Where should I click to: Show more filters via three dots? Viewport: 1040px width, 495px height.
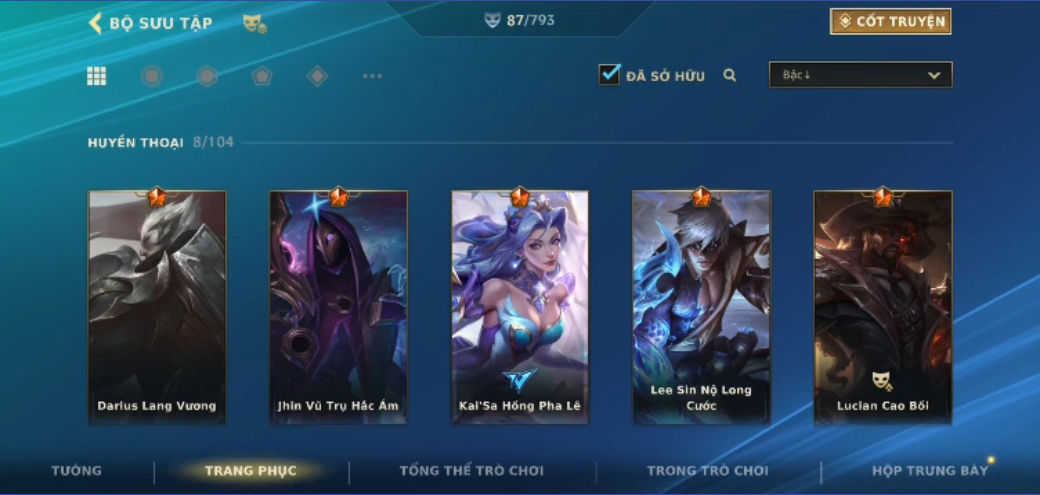coord(372,76)
